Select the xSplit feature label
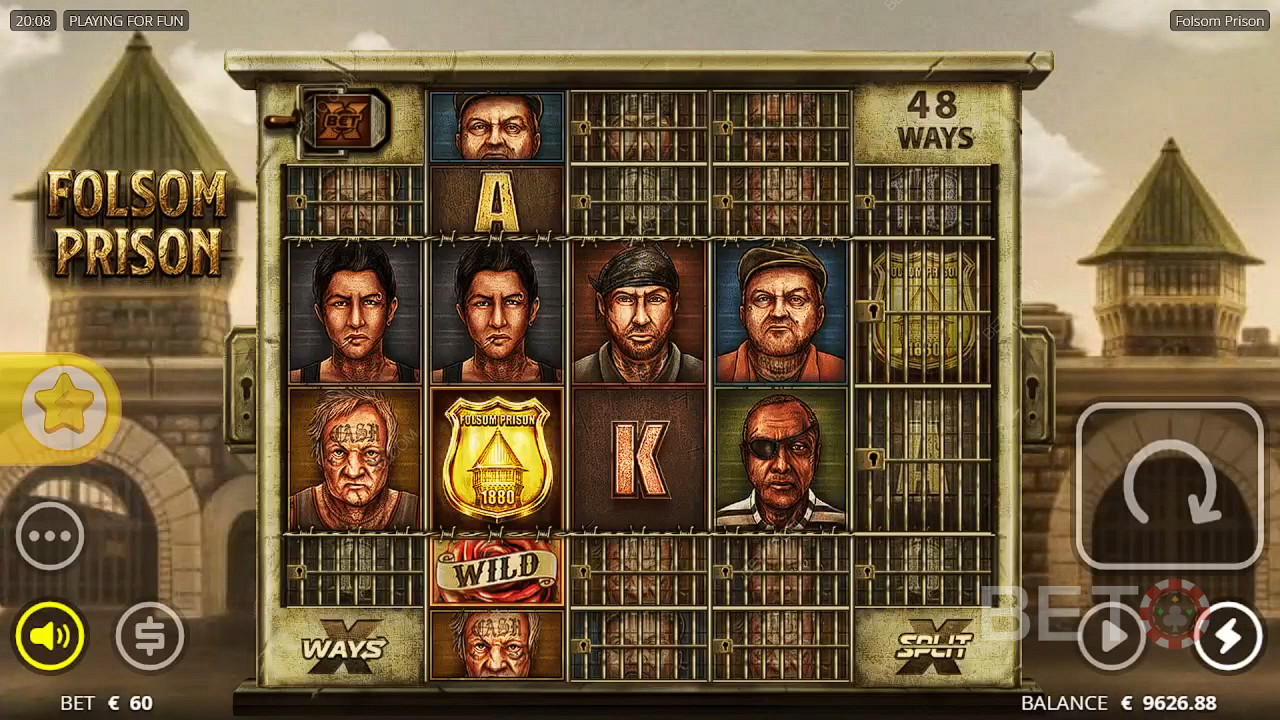 point(933,645)
